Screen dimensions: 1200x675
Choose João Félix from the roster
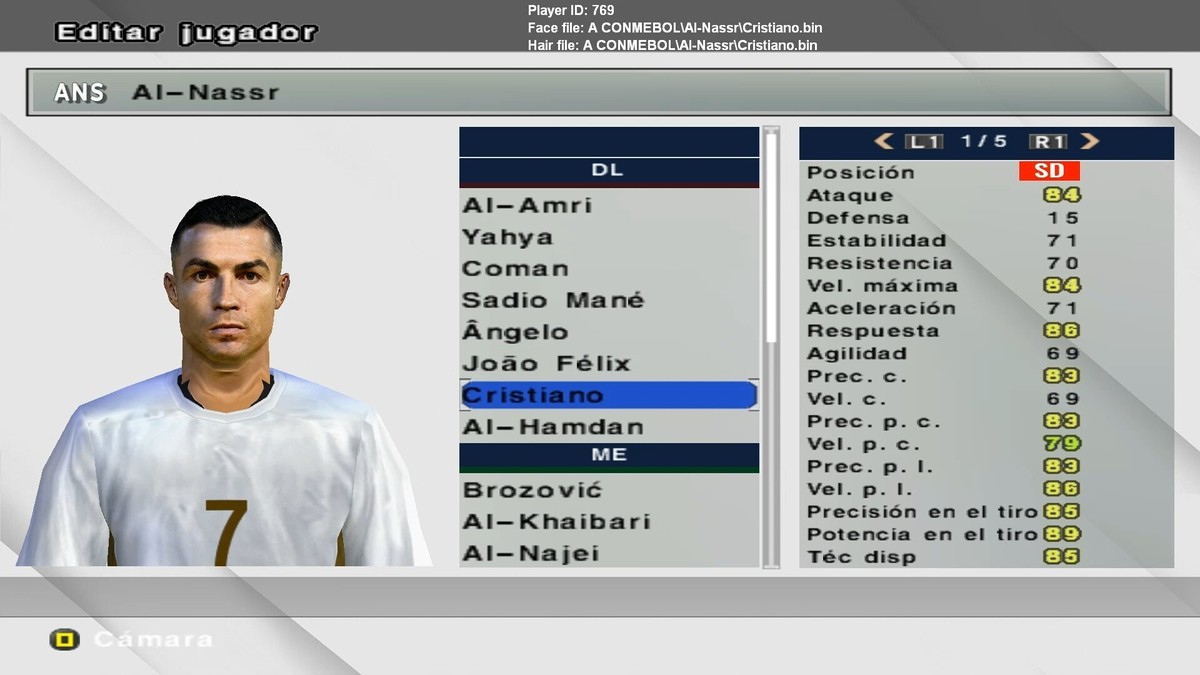point(546,364)
